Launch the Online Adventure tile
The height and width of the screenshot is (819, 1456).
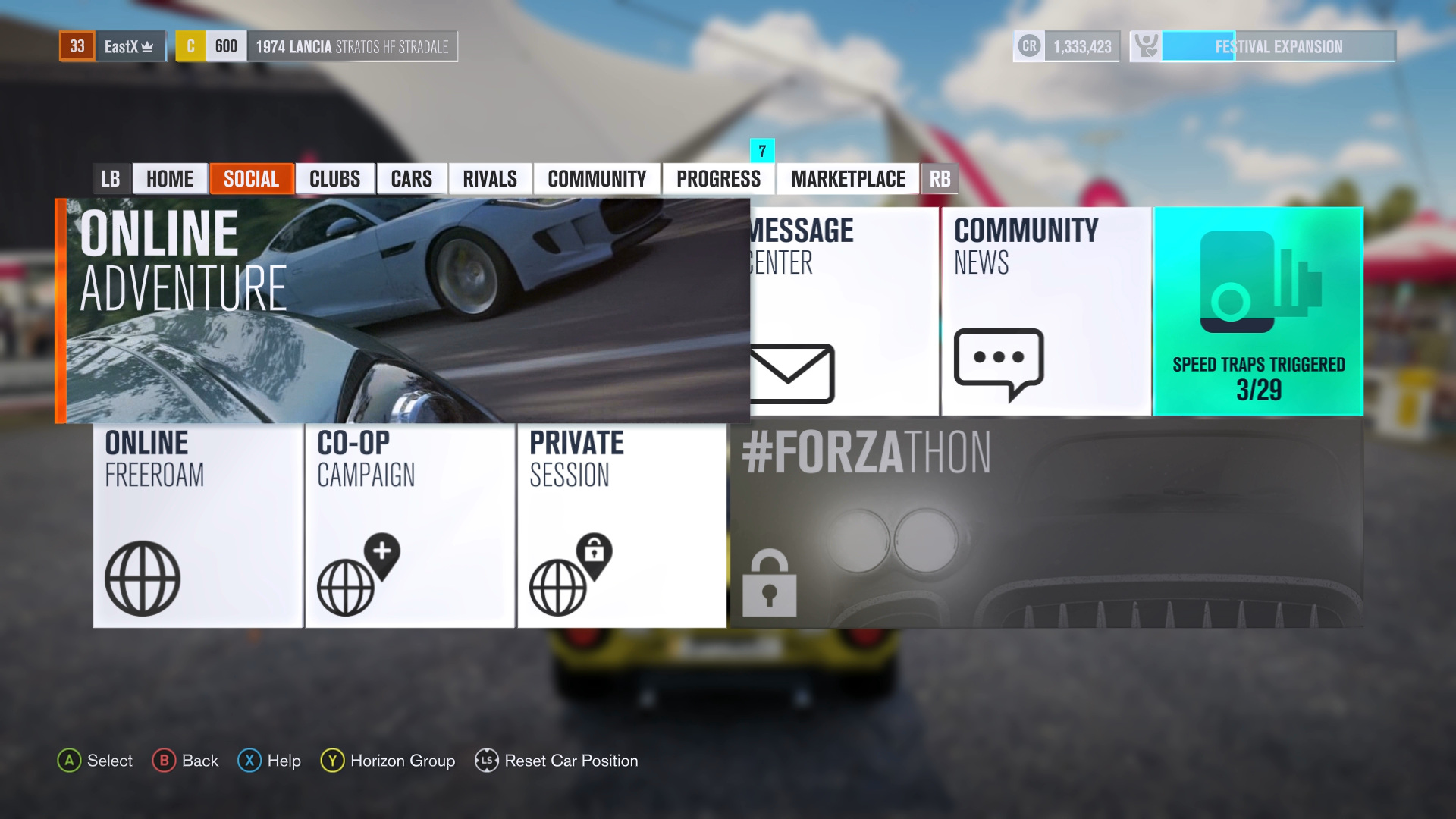click(402, 311)
